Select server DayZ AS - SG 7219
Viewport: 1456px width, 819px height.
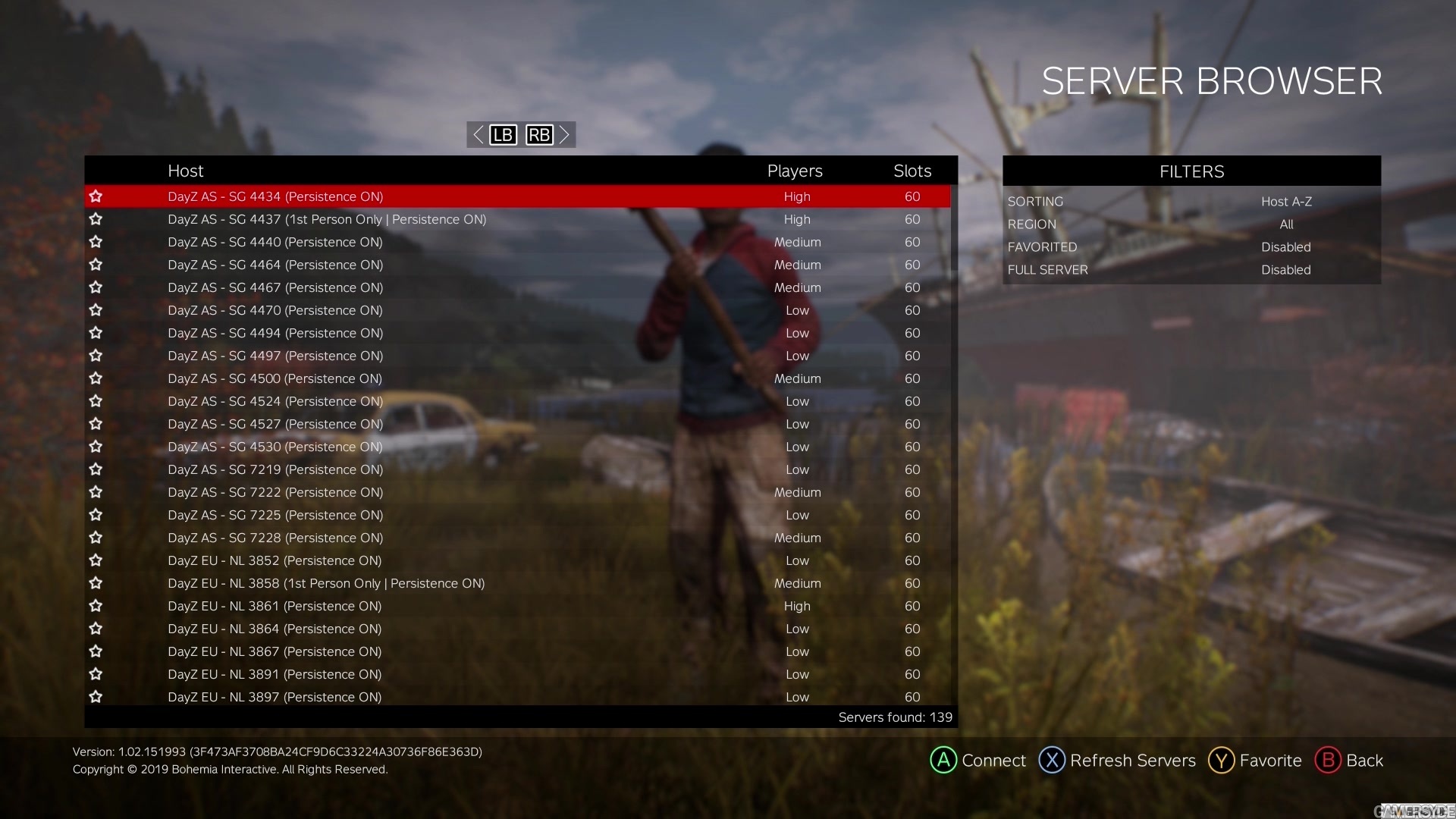coord(275,469)
